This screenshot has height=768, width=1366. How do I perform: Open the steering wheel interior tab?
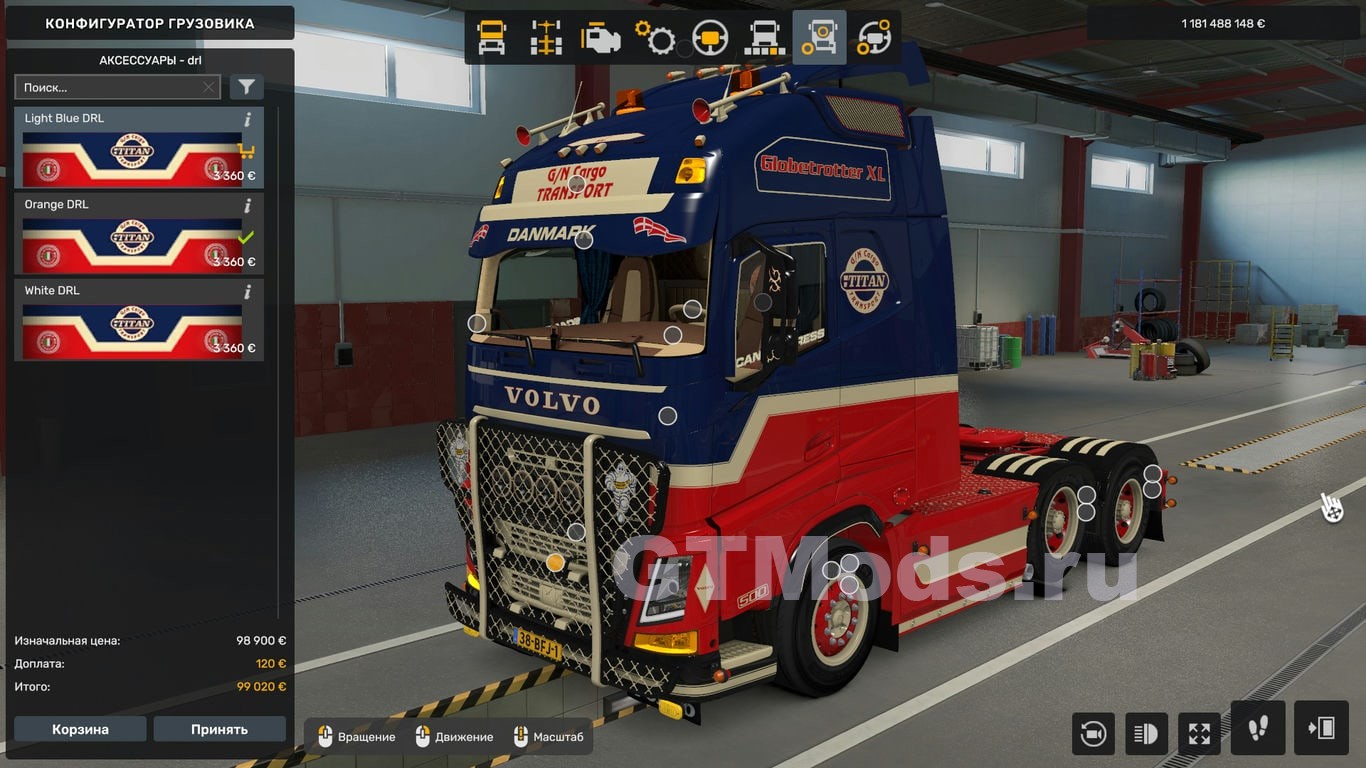(x=710, y=38)
